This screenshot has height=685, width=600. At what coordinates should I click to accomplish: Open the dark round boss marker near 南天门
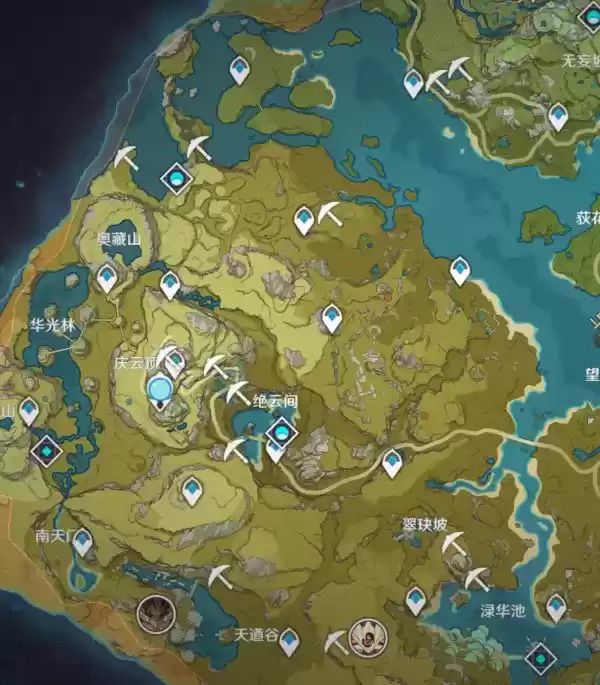[x=156, y=611]
